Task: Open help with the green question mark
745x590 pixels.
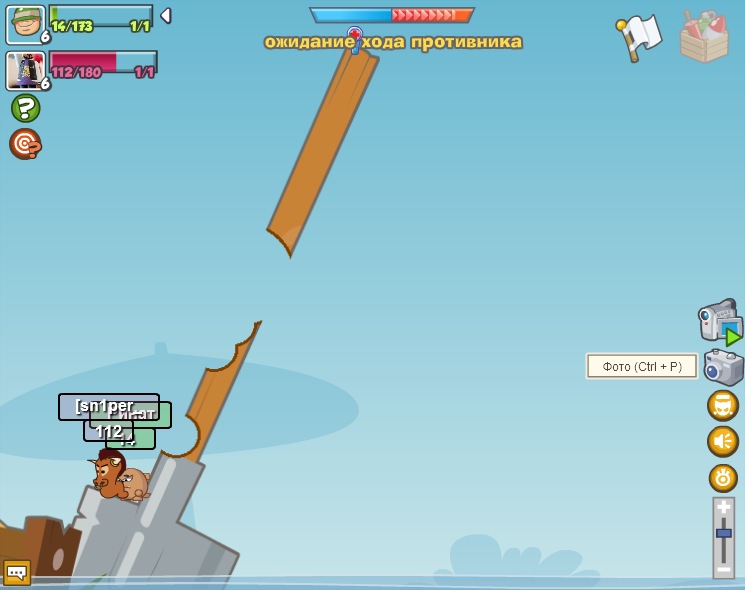Action: tap(25, 108)
